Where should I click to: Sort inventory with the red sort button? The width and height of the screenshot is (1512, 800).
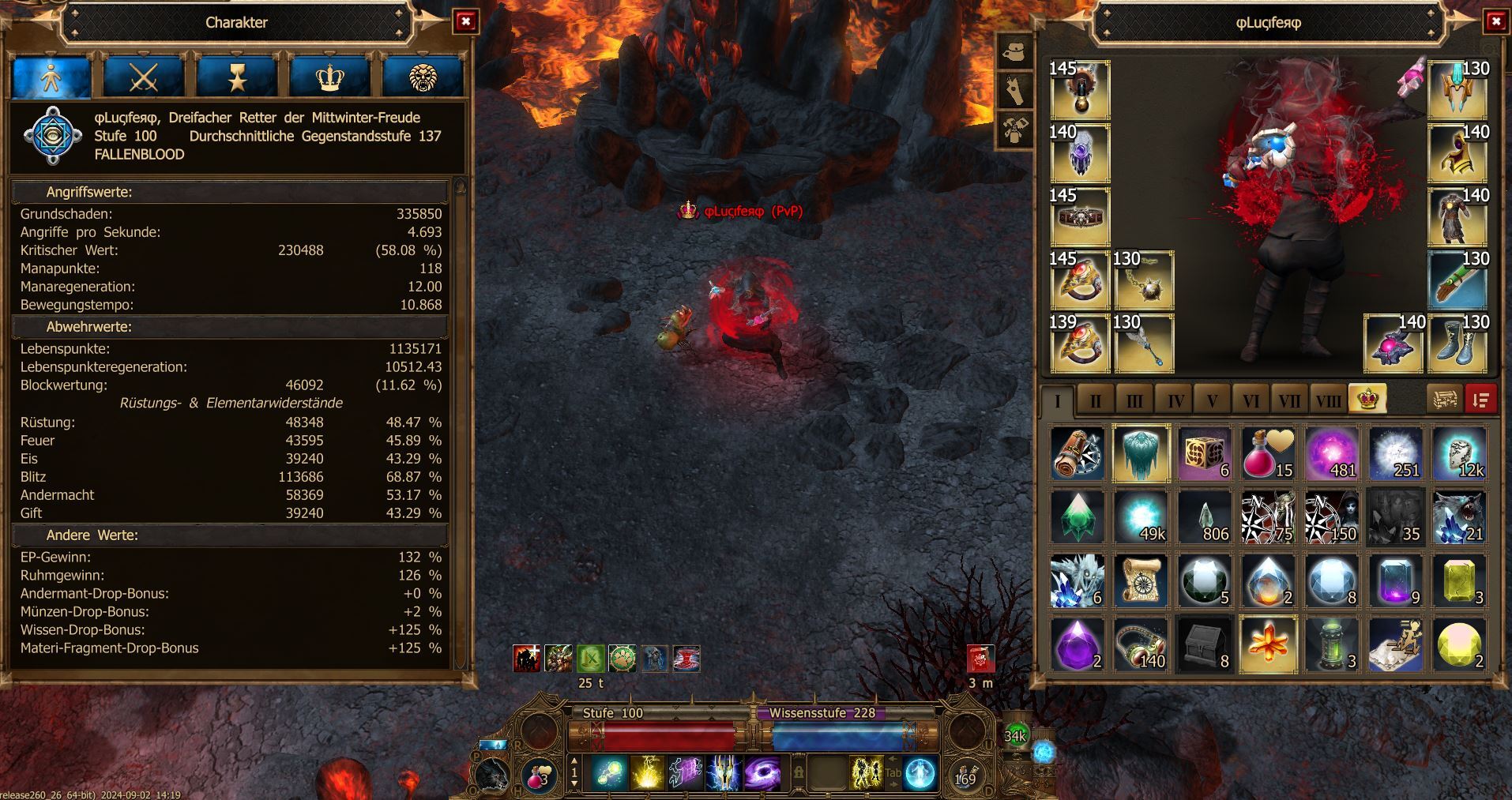tap(1481, 400)
